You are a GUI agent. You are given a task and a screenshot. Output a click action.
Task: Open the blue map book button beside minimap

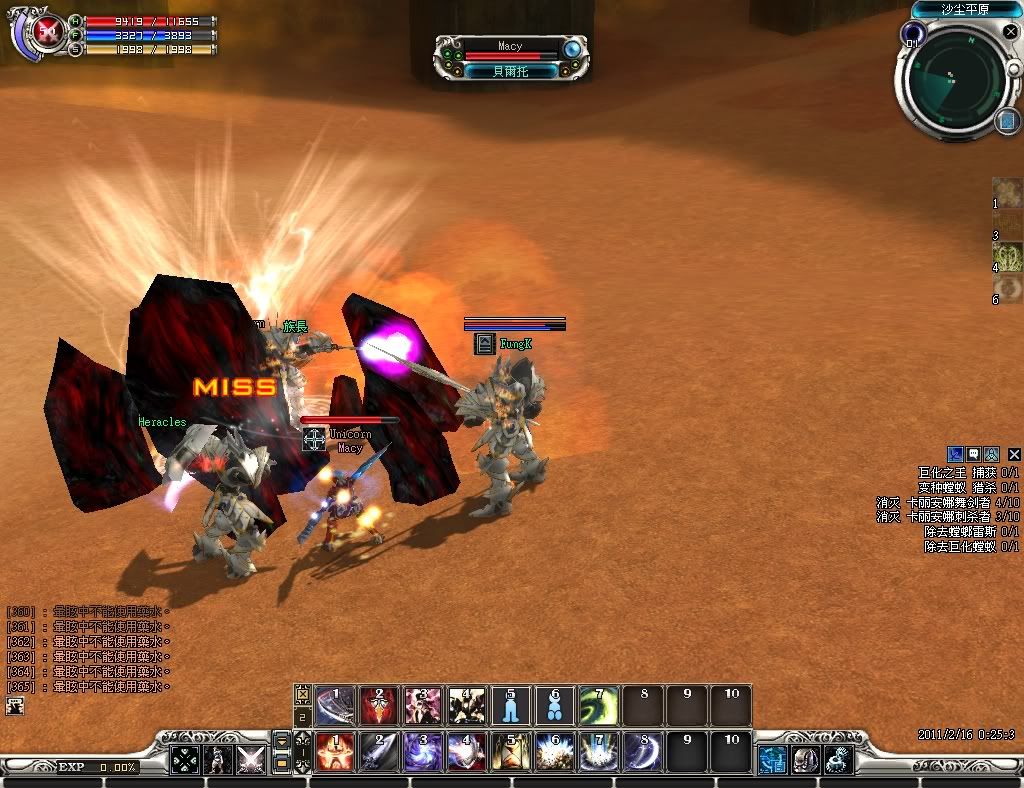[1006, 122]
